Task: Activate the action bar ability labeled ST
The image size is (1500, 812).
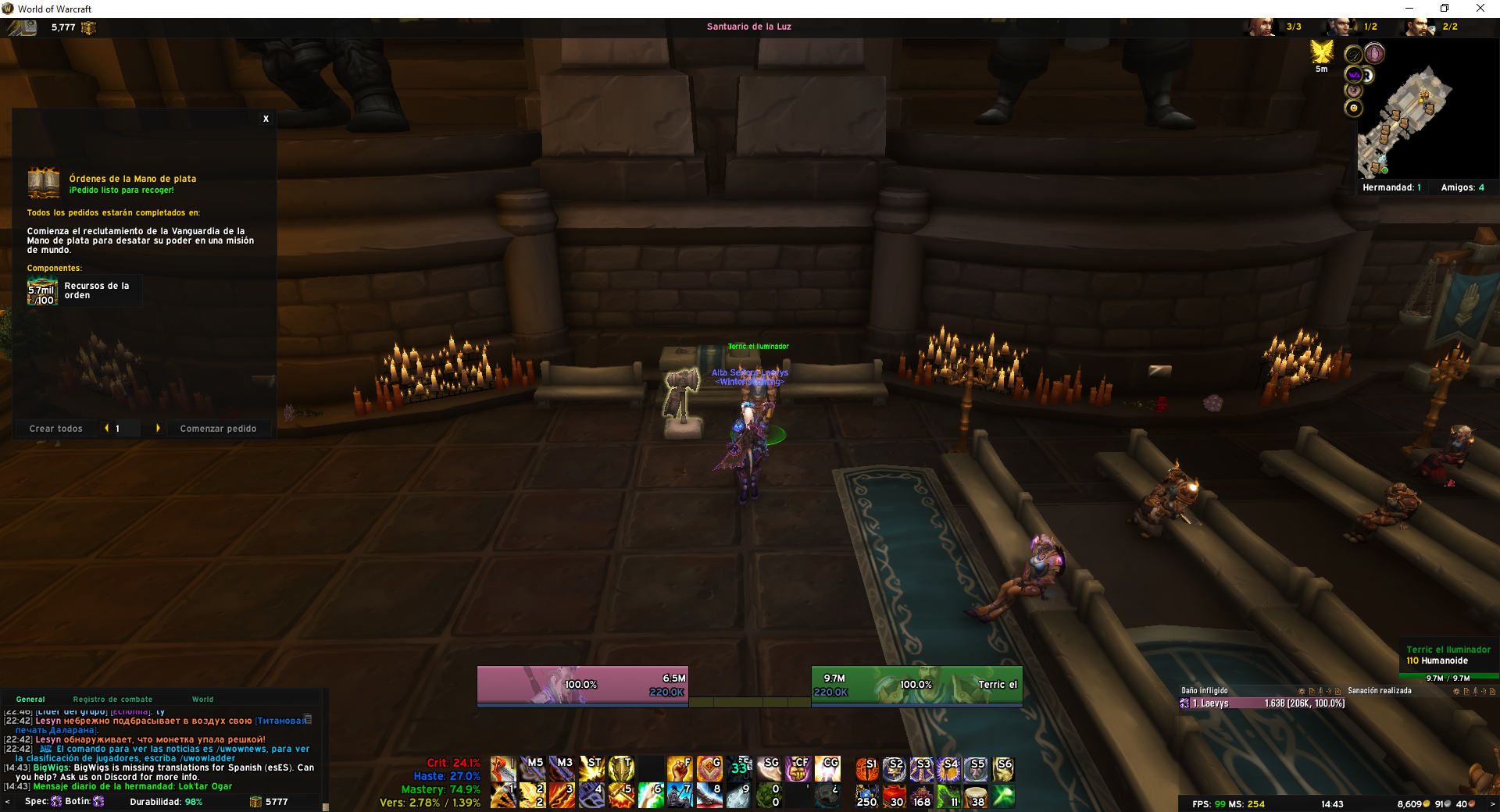Action: point(591,769)
